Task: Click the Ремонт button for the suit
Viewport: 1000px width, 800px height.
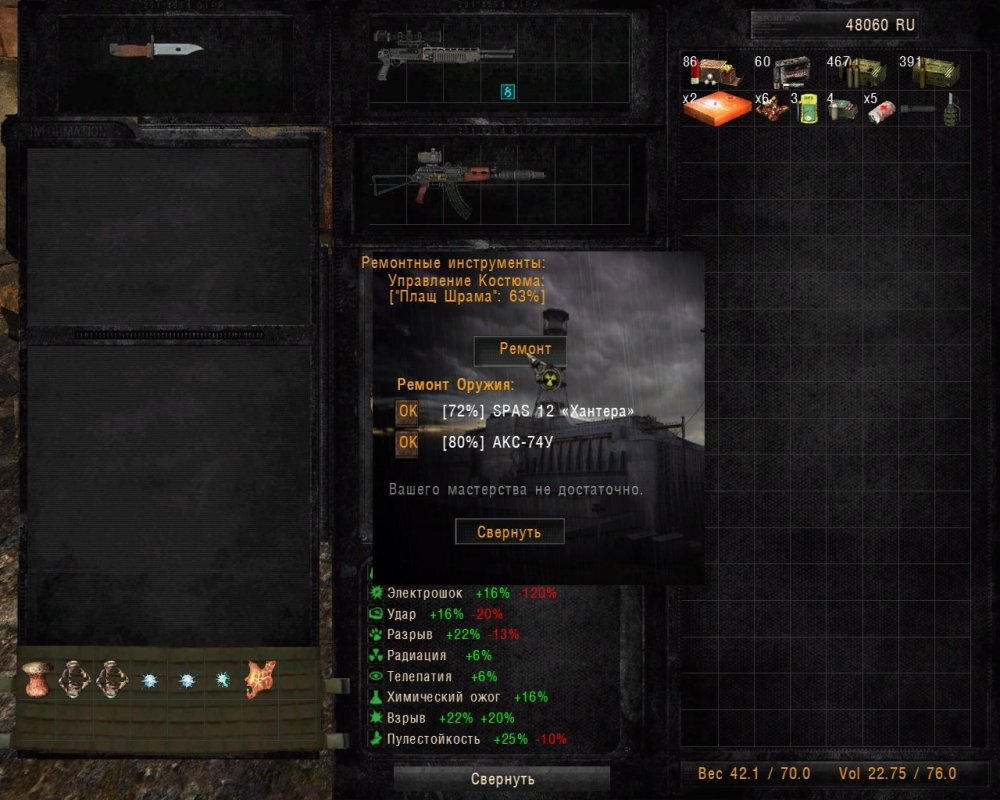Action: pyautogui.click(x=519, y=350)
